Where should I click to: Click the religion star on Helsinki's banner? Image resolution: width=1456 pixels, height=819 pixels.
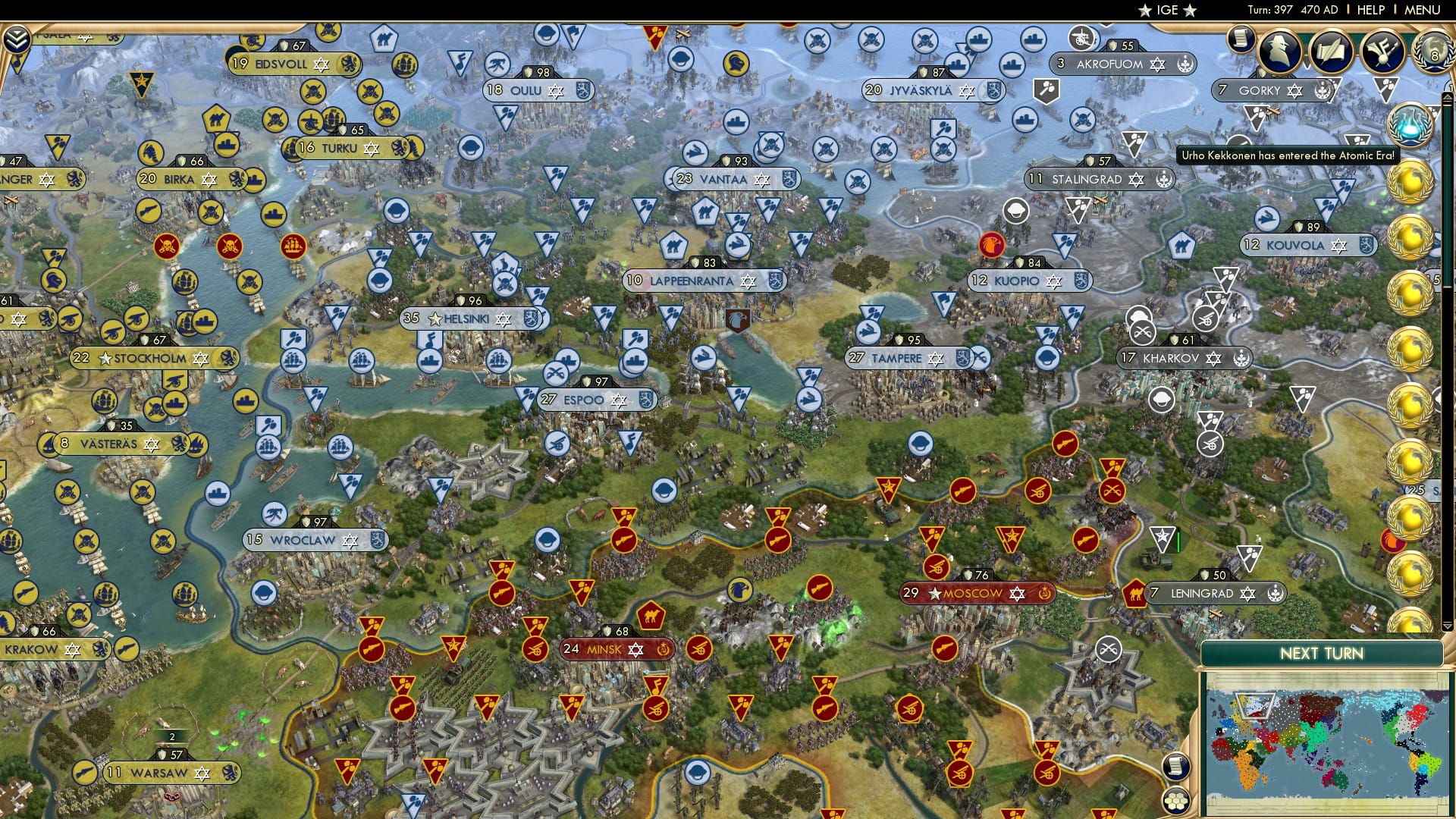click(504, 319)
